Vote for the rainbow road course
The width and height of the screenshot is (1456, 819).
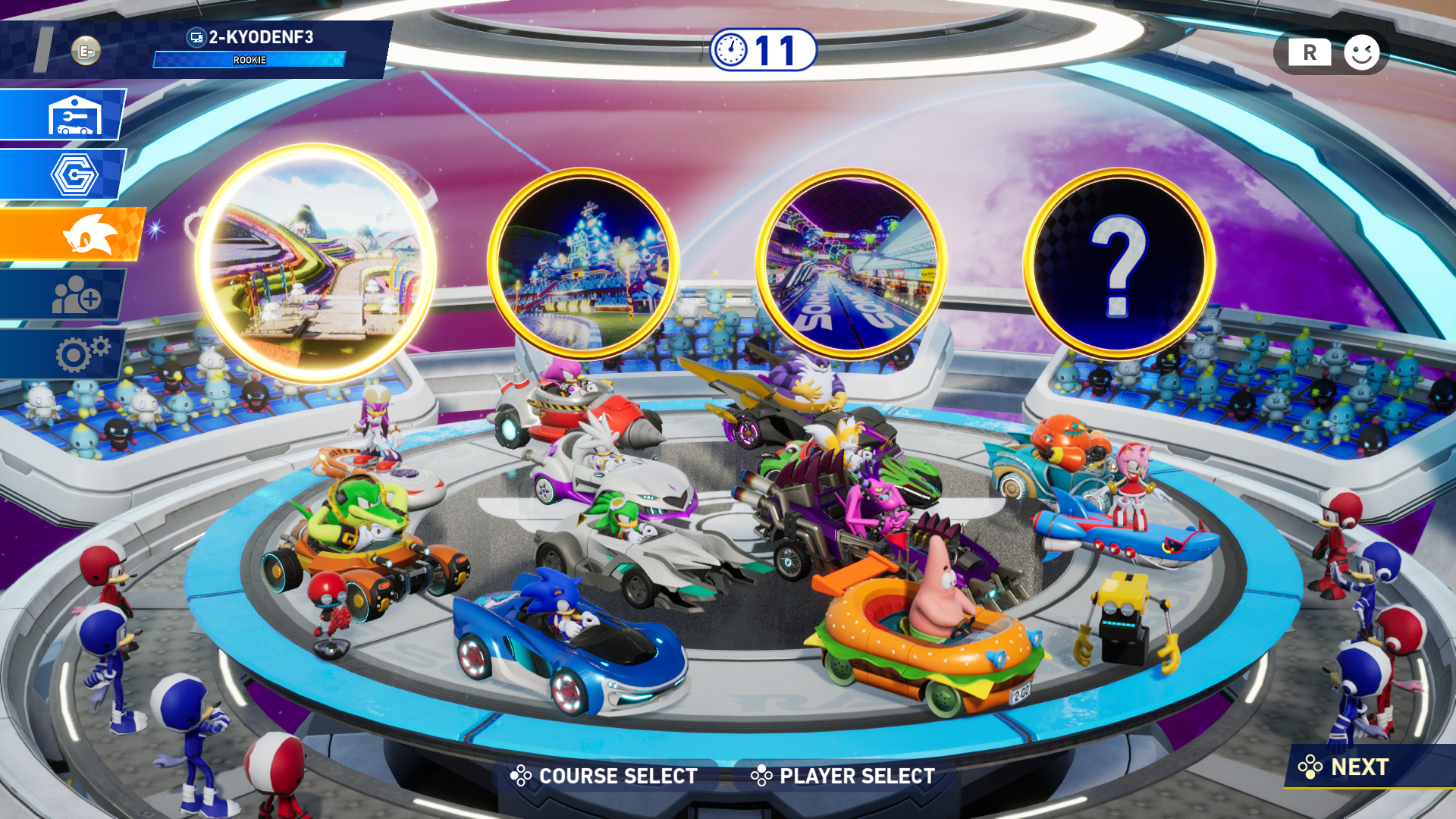[x=315, y=263]
